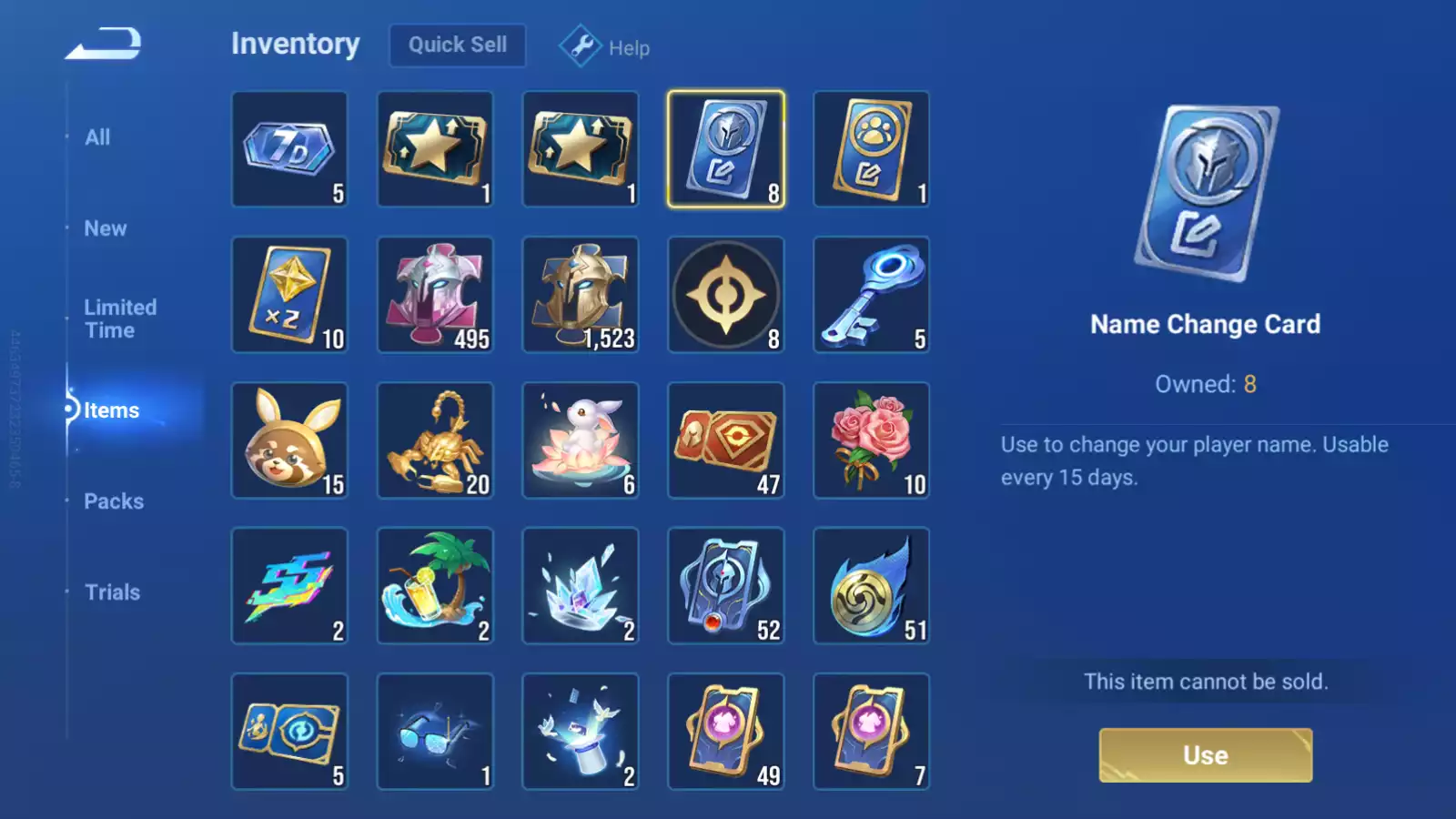Choose the blue sunglasses item
The width and height of the screenshot is (1456, 819).
click(435, 732)
